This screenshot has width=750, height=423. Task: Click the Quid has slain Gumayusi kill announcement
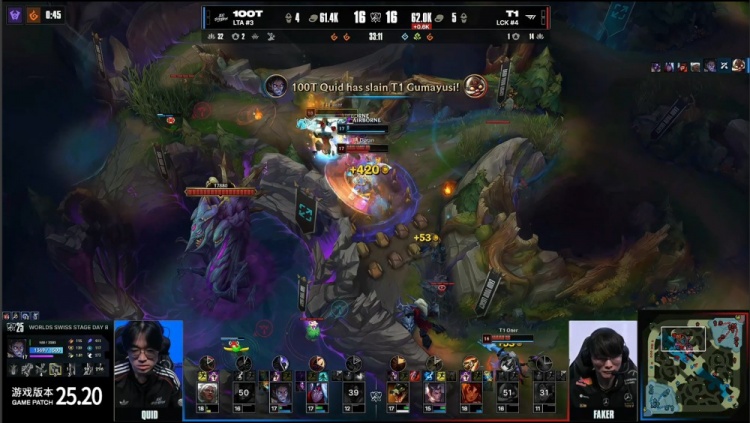click(x=375, y=87)
